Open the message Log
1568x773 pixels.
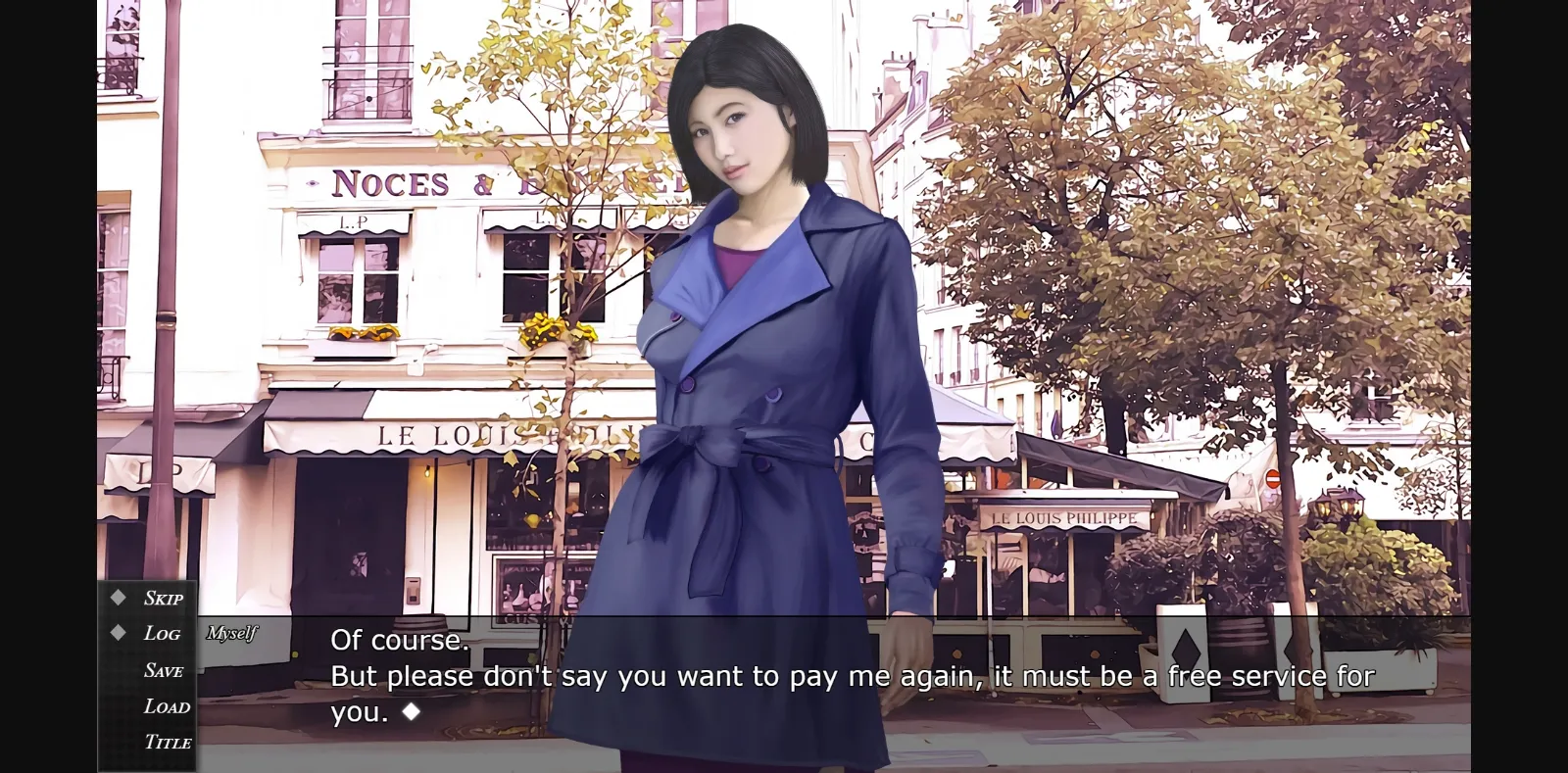click(x=163, y=633)
